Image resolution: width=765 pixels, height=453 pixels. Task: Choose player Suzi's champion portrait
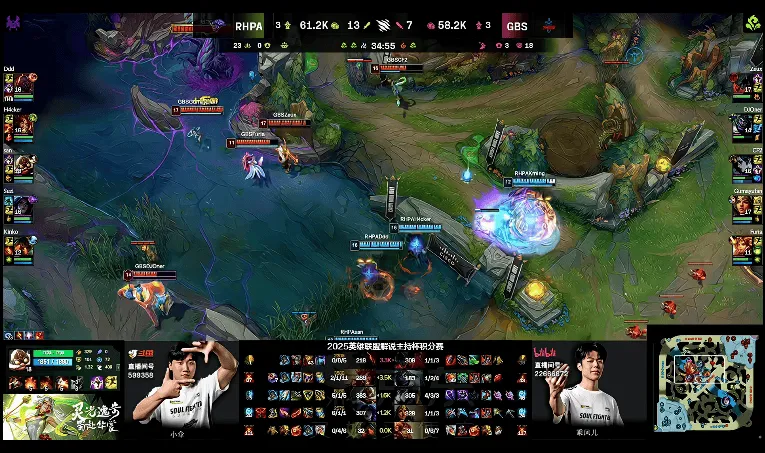(x=20, y=204)
